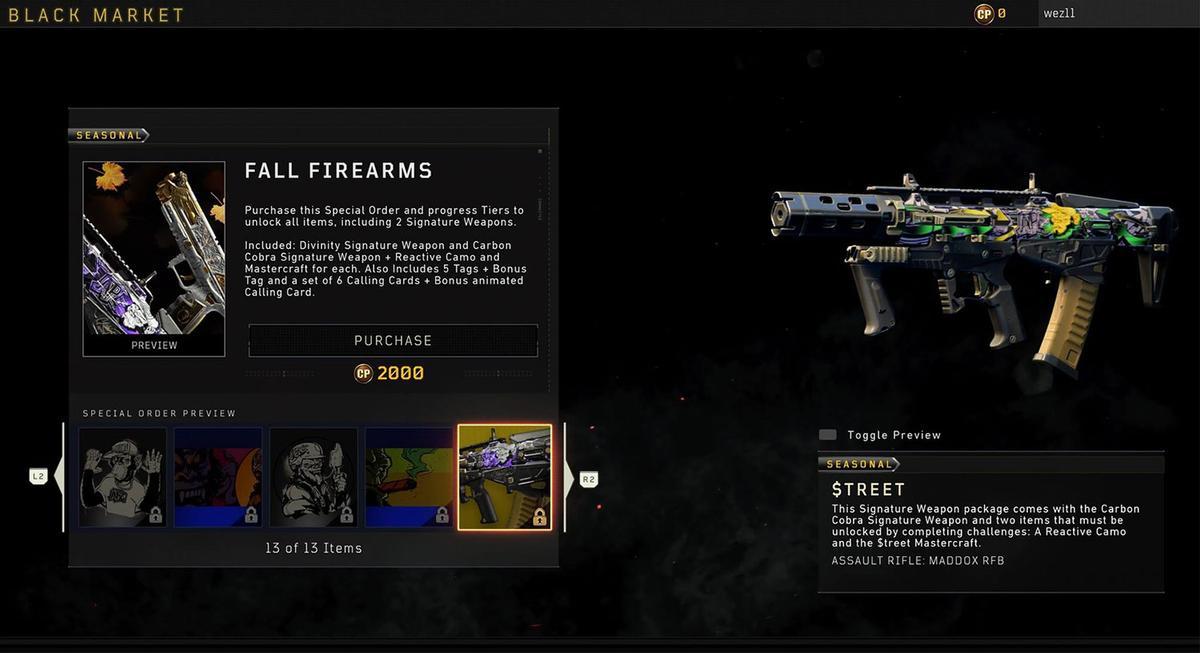Toggle the weapon preview
The width and height of the screenshot is (1200, 653).
coord(828,435)
